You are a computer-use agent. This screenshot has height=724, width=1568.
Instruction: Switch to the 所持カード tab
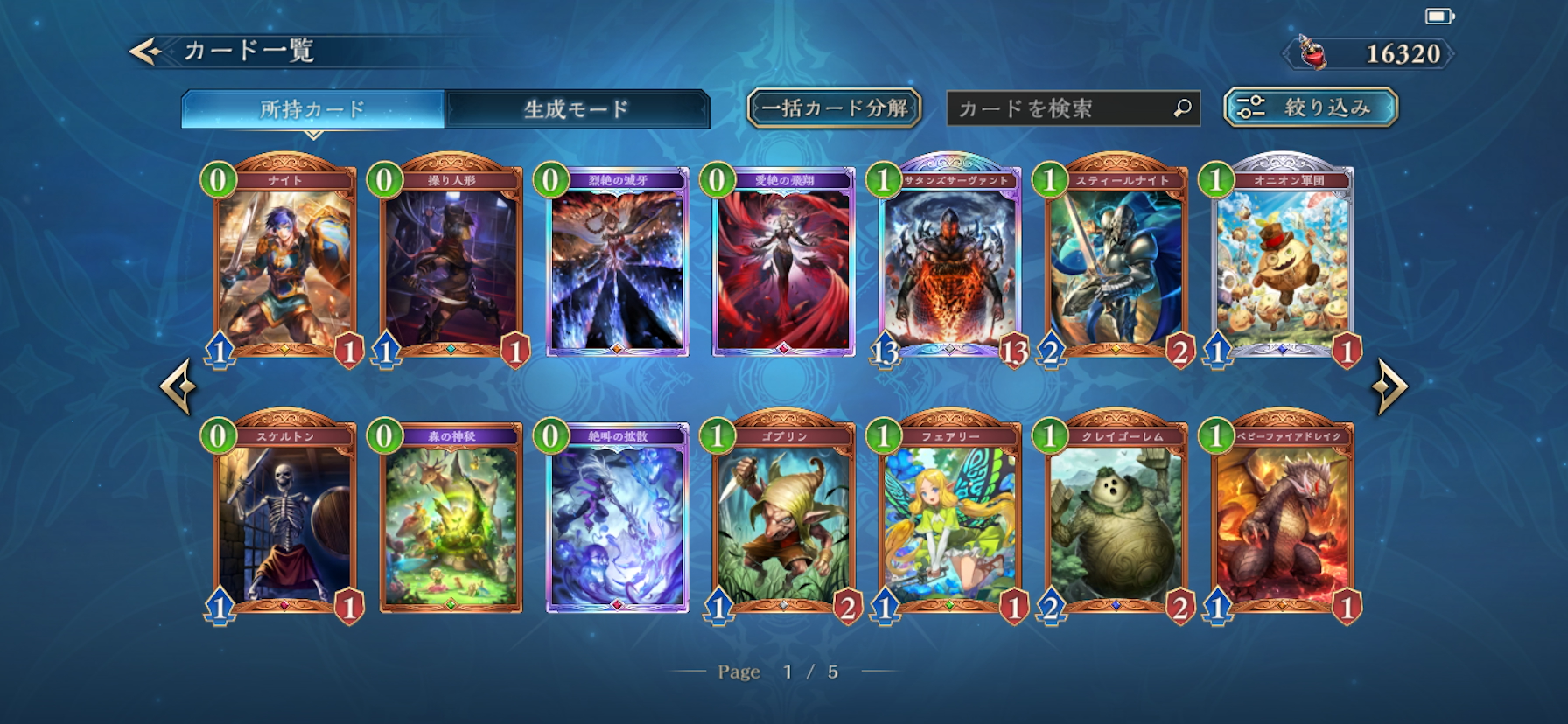312,109
